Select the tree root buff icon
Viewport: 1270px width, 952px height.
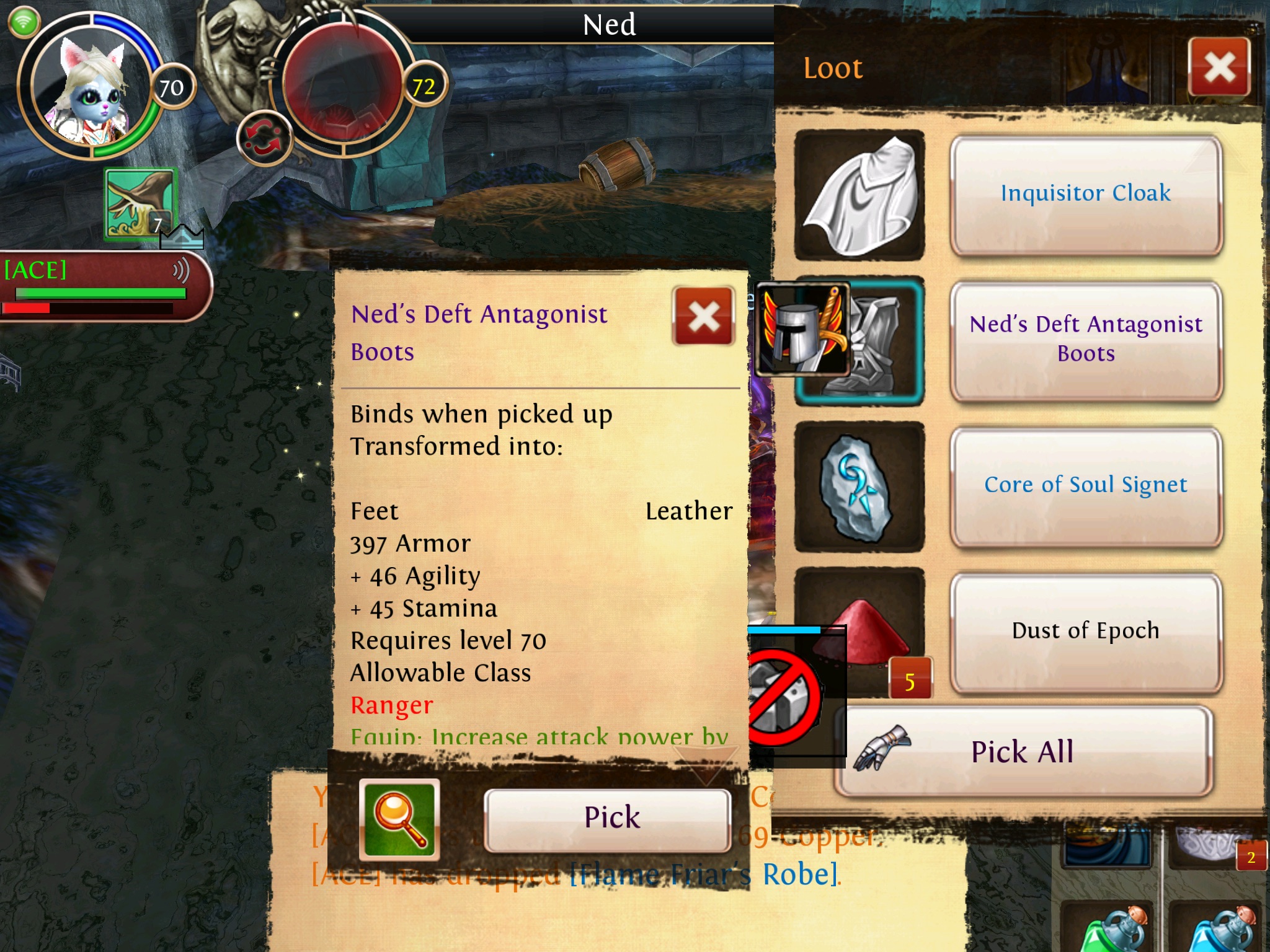click(x=141, y=203)
